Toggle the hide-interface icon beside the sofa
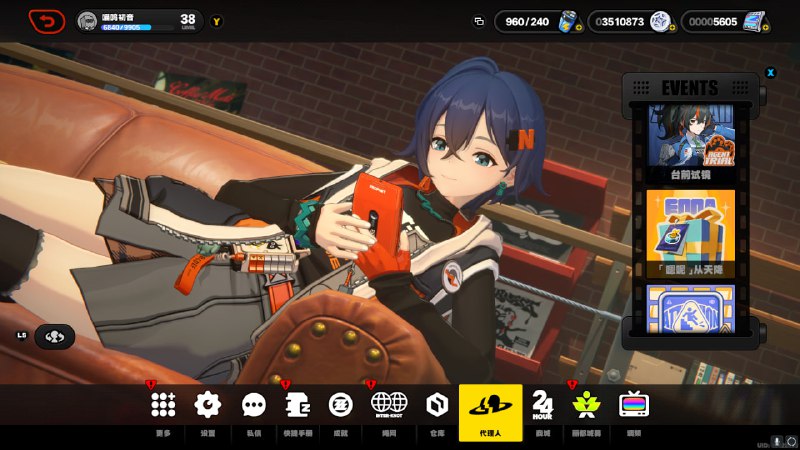Screen dimensions: 800x450 pyautogui.click(x=54, y=337)
